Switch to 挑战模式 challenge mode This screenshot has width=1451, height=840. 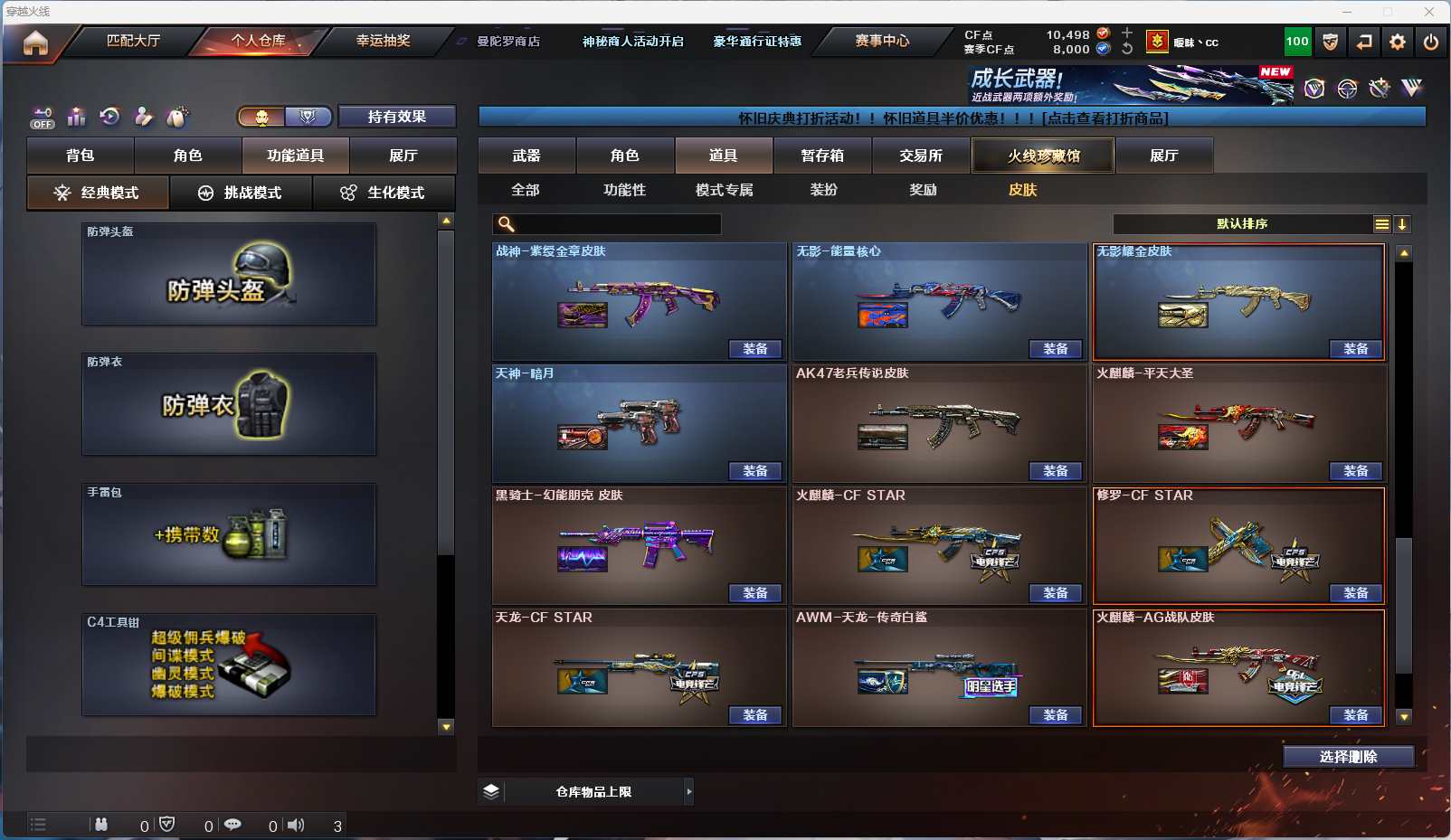pos(241,193)
